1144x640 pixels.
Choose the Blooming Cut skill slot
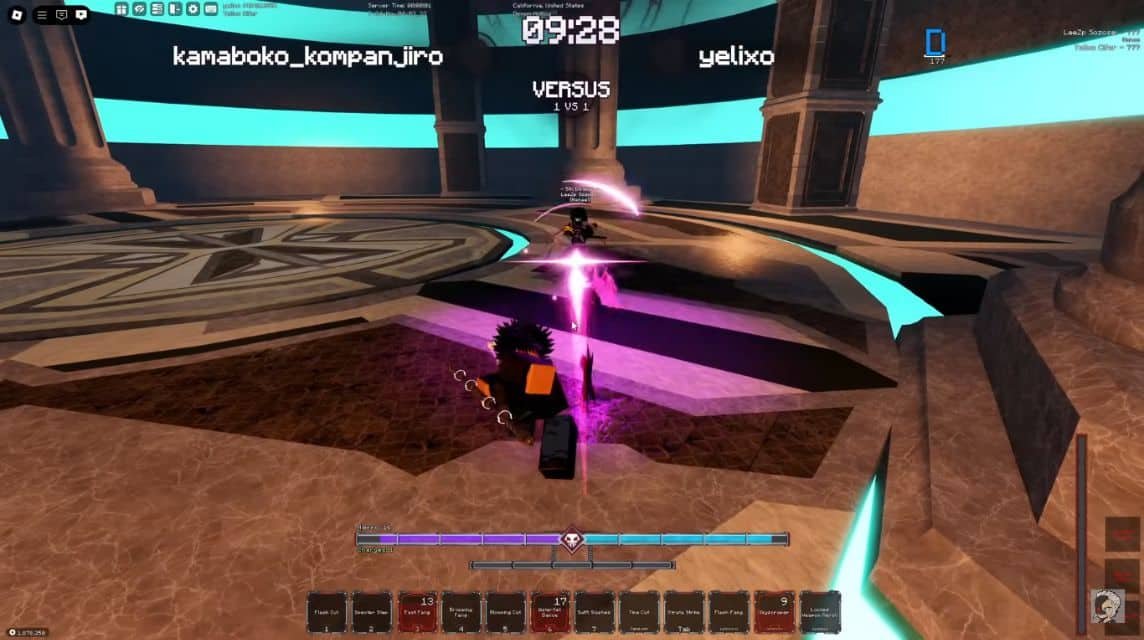pos(506,612)
